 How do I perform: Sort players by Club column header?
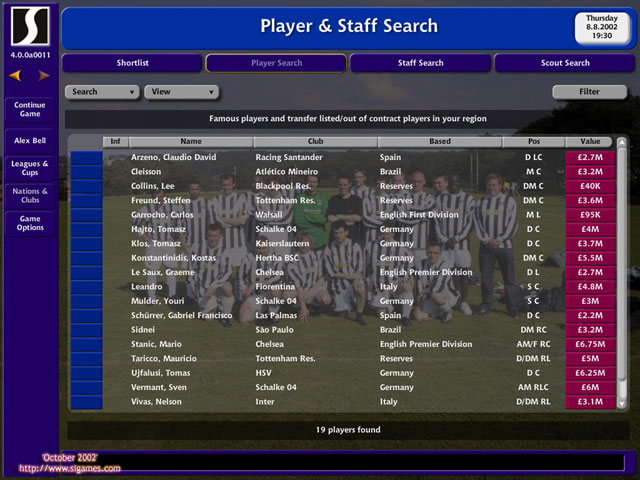[x=315, y=142]
